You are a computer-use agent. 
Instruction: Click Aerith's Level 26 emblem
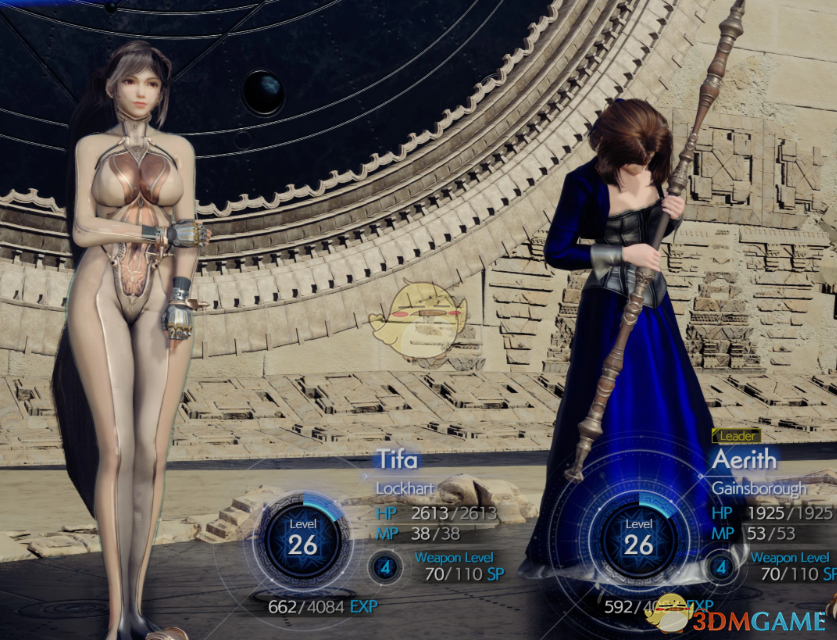[x=639, y=537]
